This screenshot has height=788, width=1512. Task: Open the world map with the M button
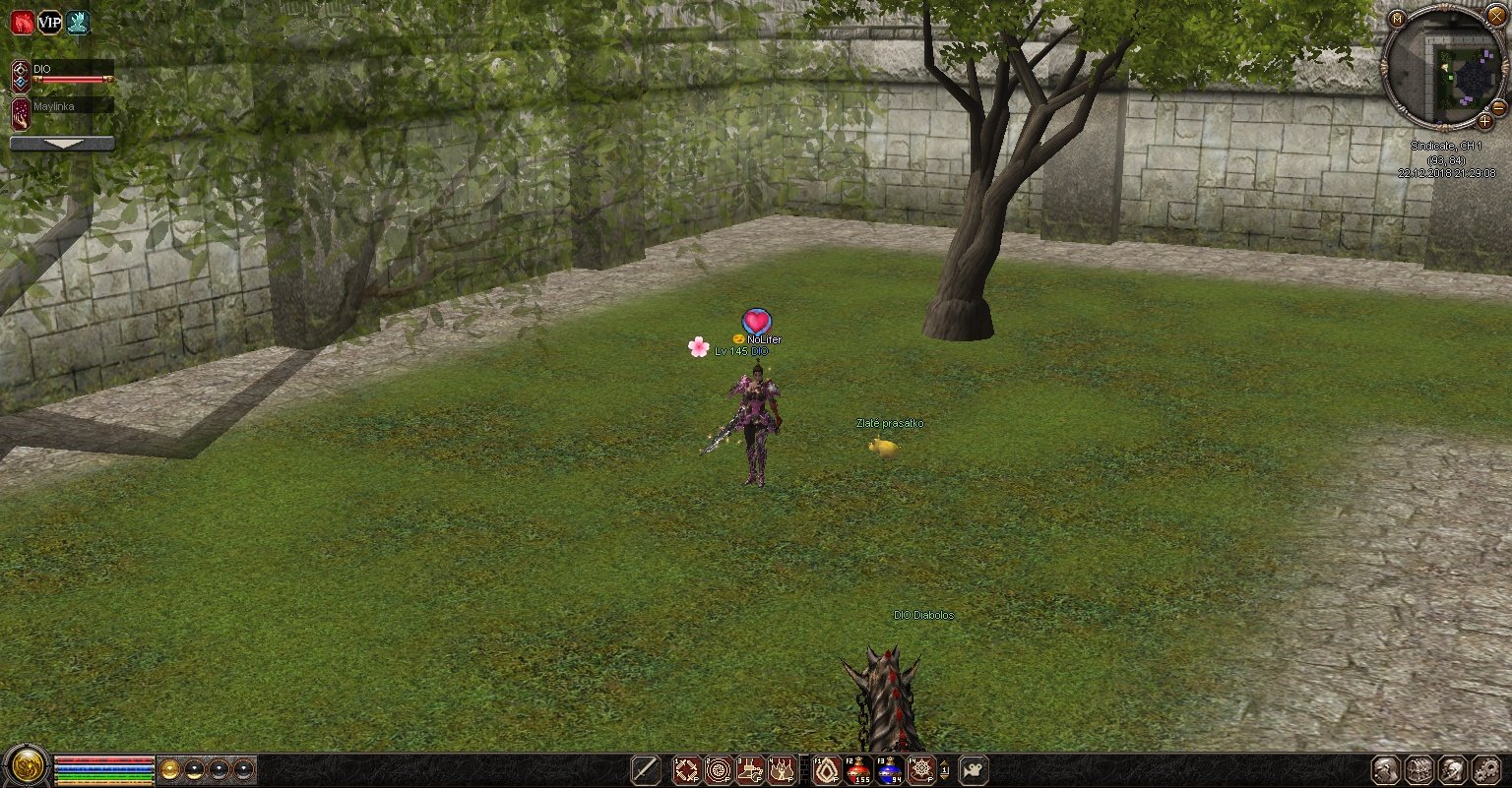[1398, 18]
